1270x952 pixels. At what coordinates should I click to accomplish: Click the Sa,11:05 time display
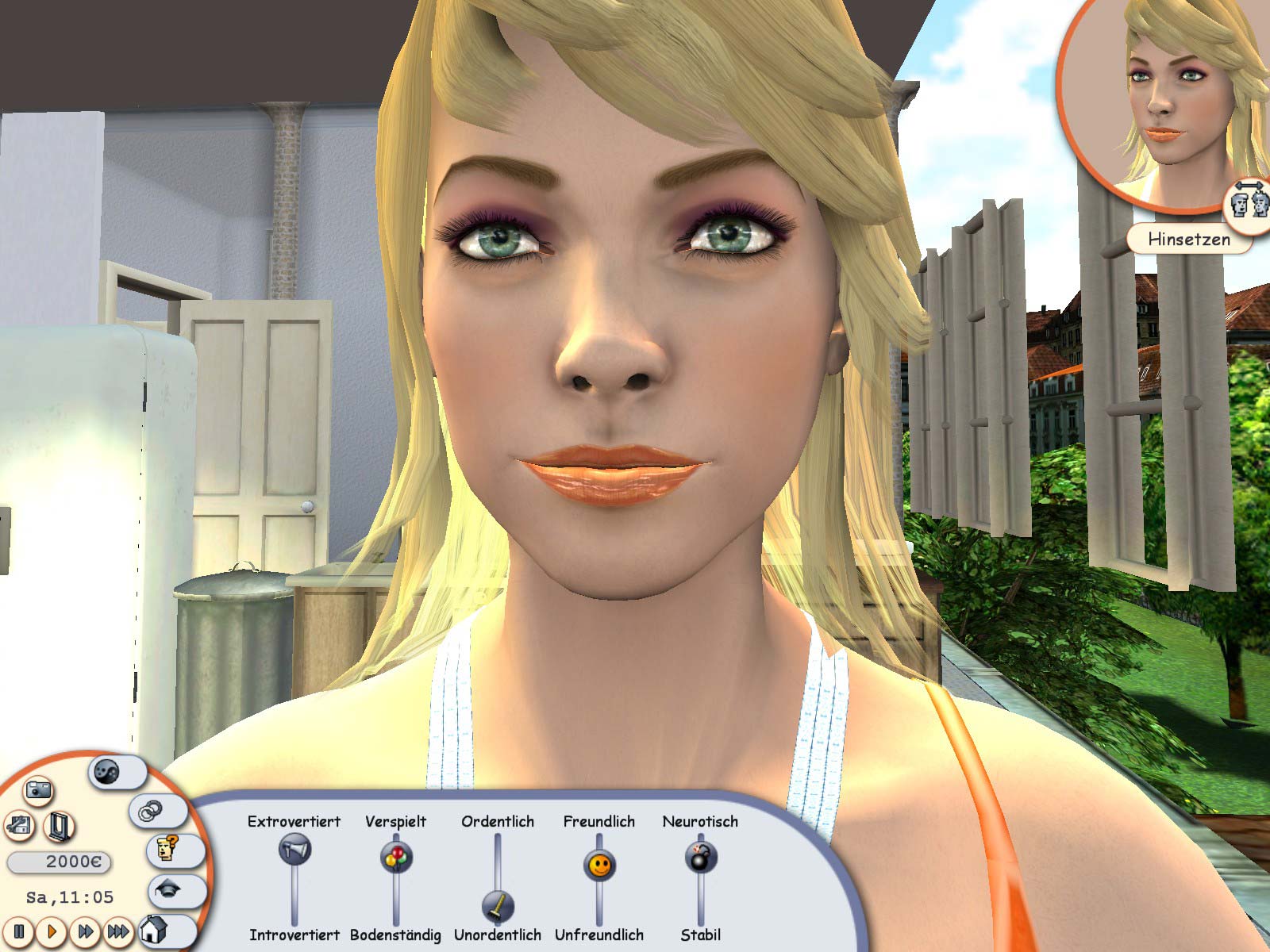coord(70,897)
